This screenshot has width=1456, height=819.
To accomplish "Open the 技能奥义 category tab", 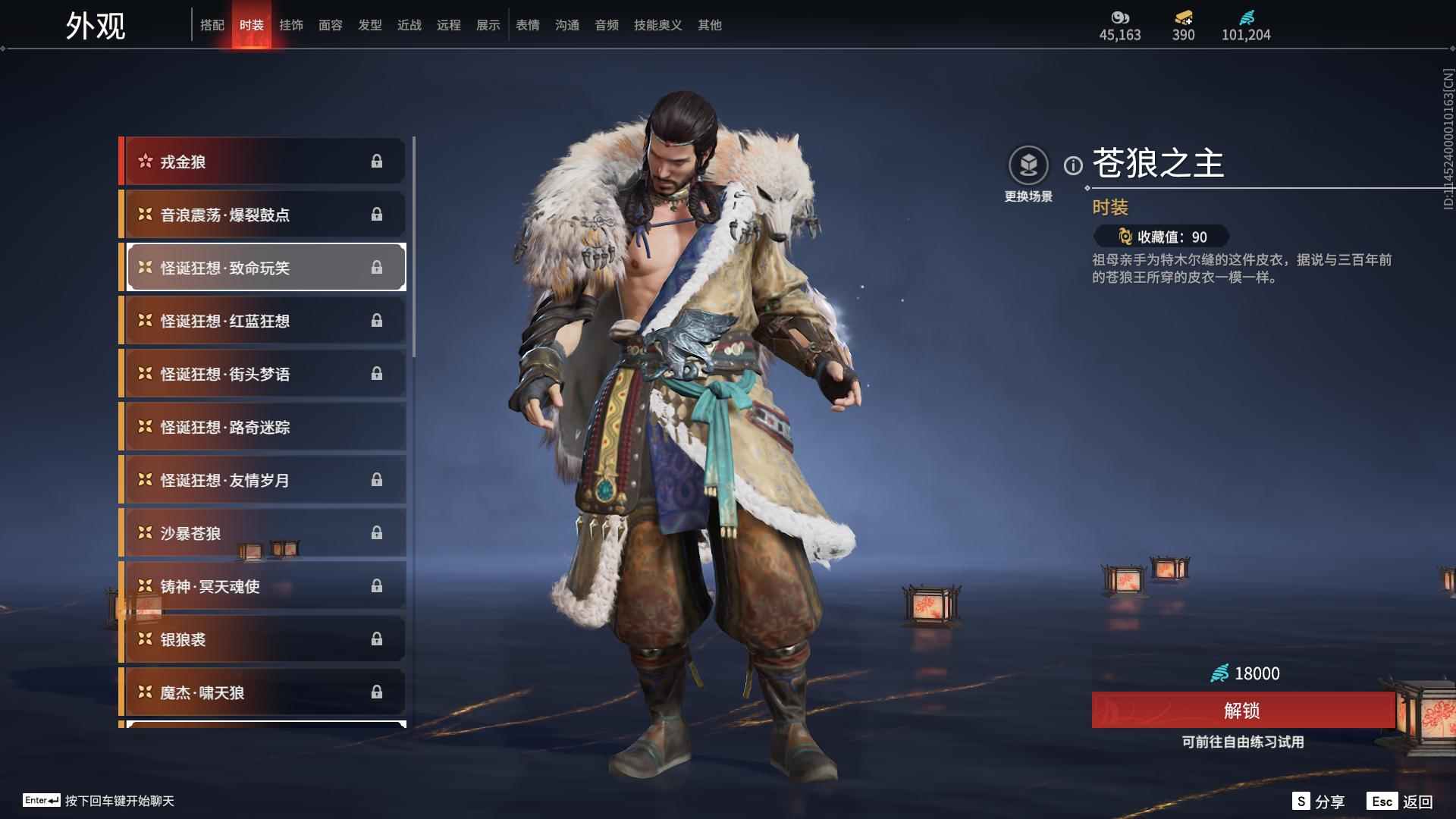I will pos(657,25).
